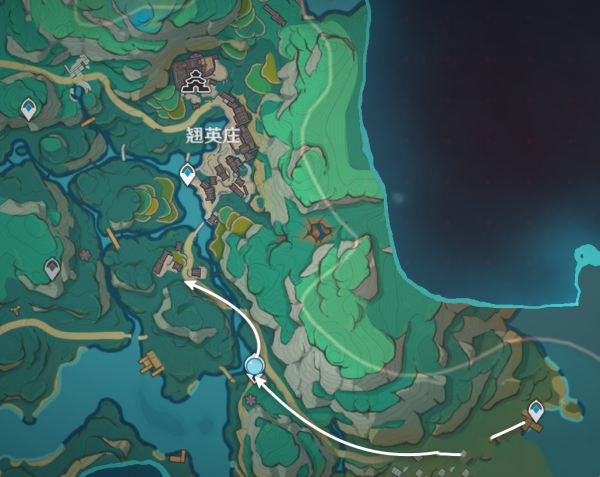
Task: Click the round blue marker on the white route
Action: click(x=254, y=367)
